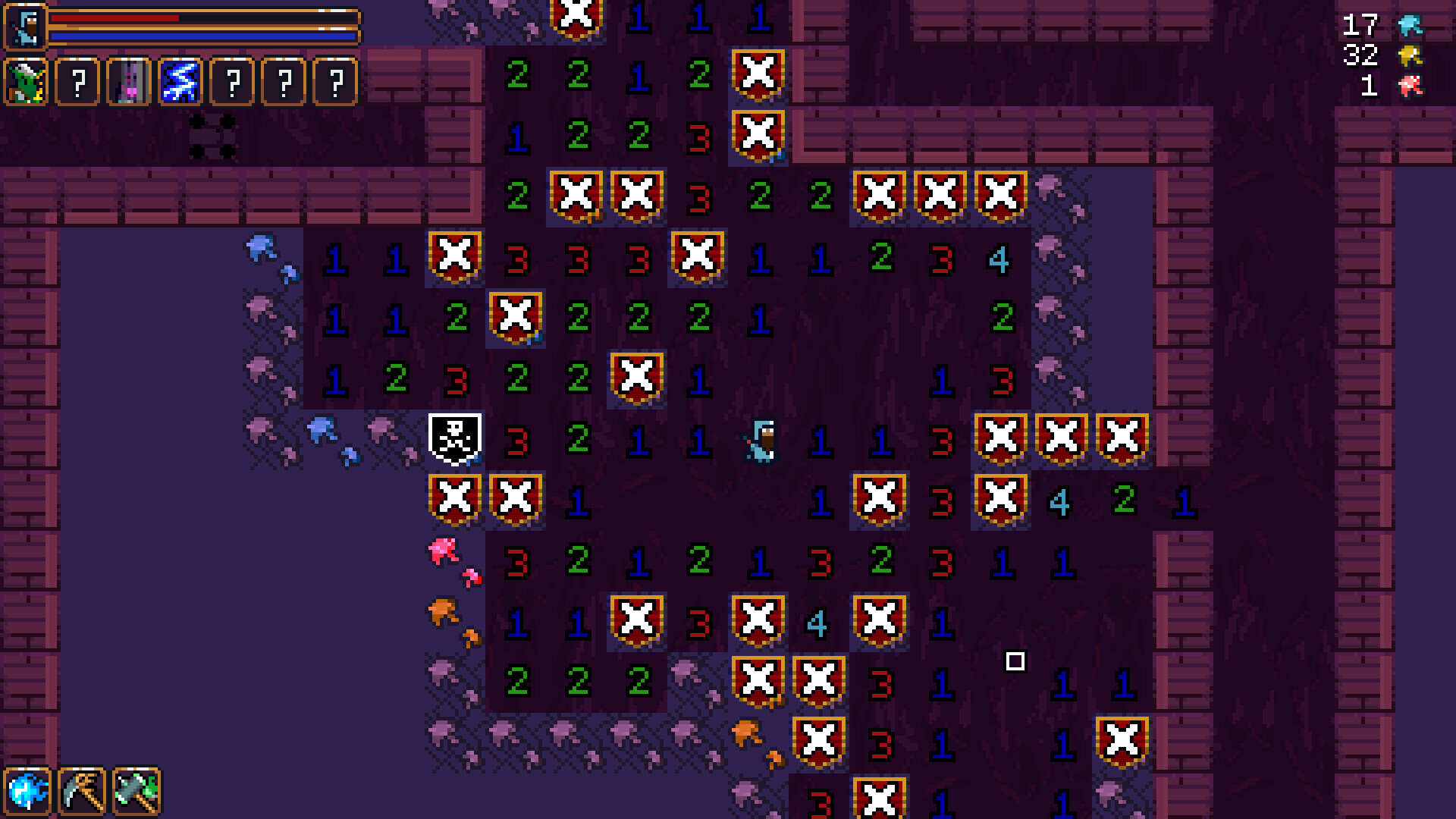Activate the blue lightning item in the hotbar

[181, 82]
